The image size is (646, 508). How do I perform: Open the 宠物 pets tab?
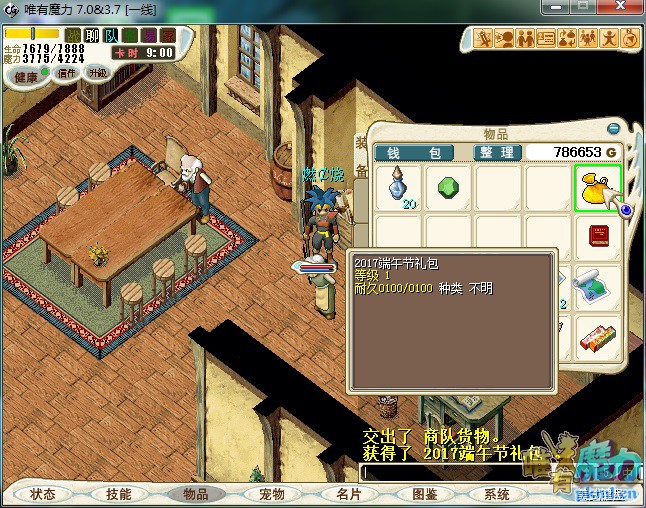tap(271, 494)
